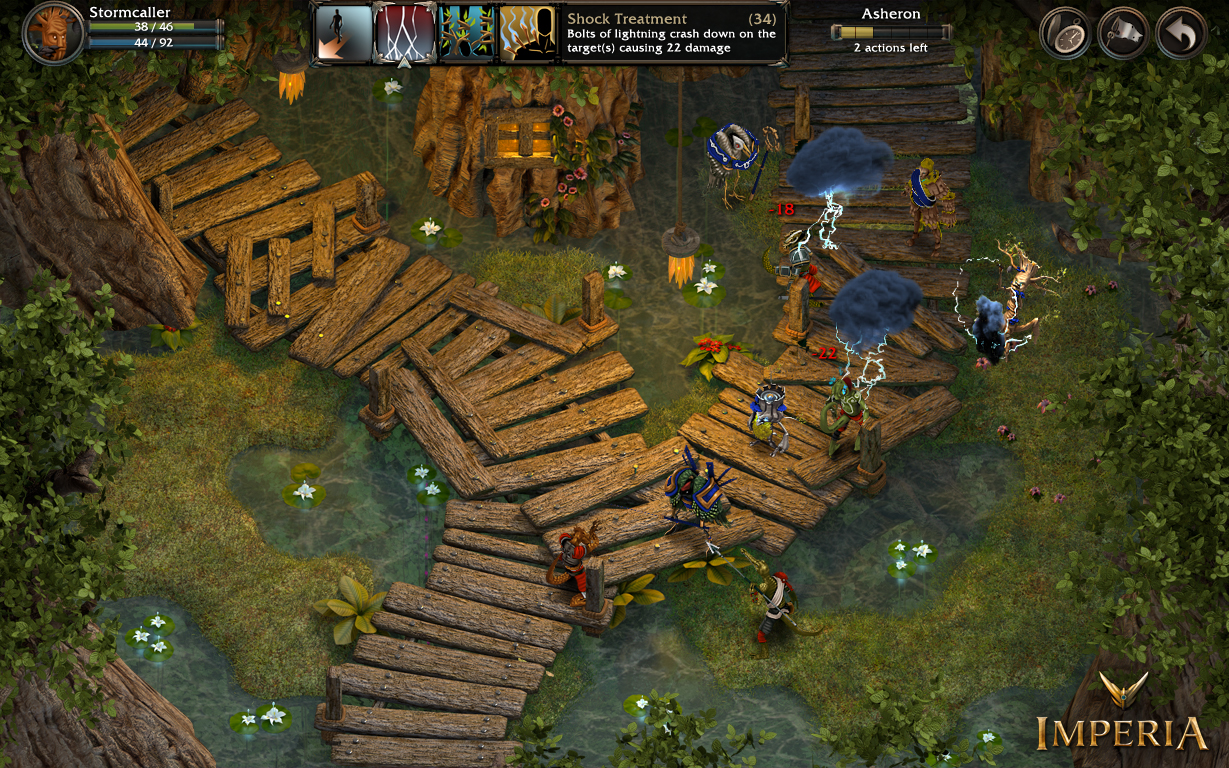Click the curved back arrow button
1229x768 pixels.
1181,34
